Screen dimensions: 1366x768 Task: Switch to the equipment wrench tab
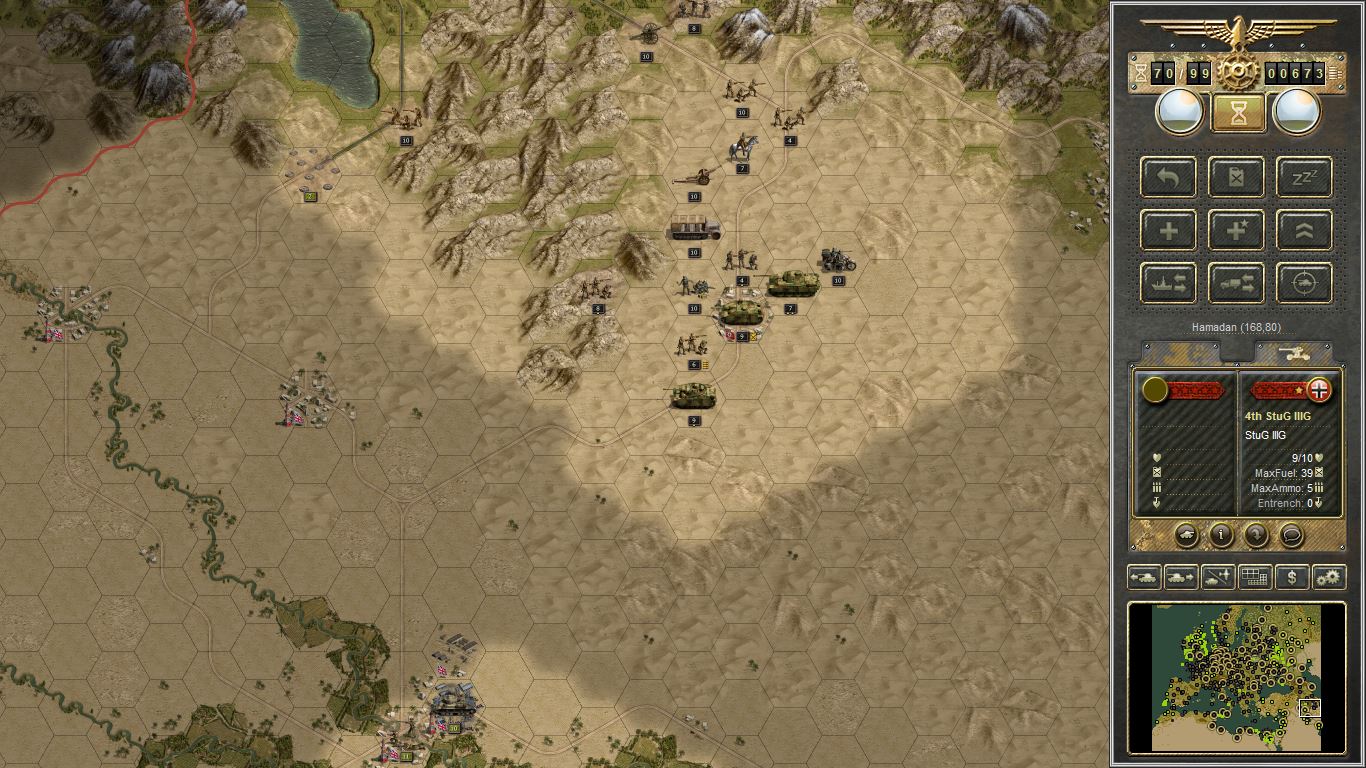coord(1295,350)
